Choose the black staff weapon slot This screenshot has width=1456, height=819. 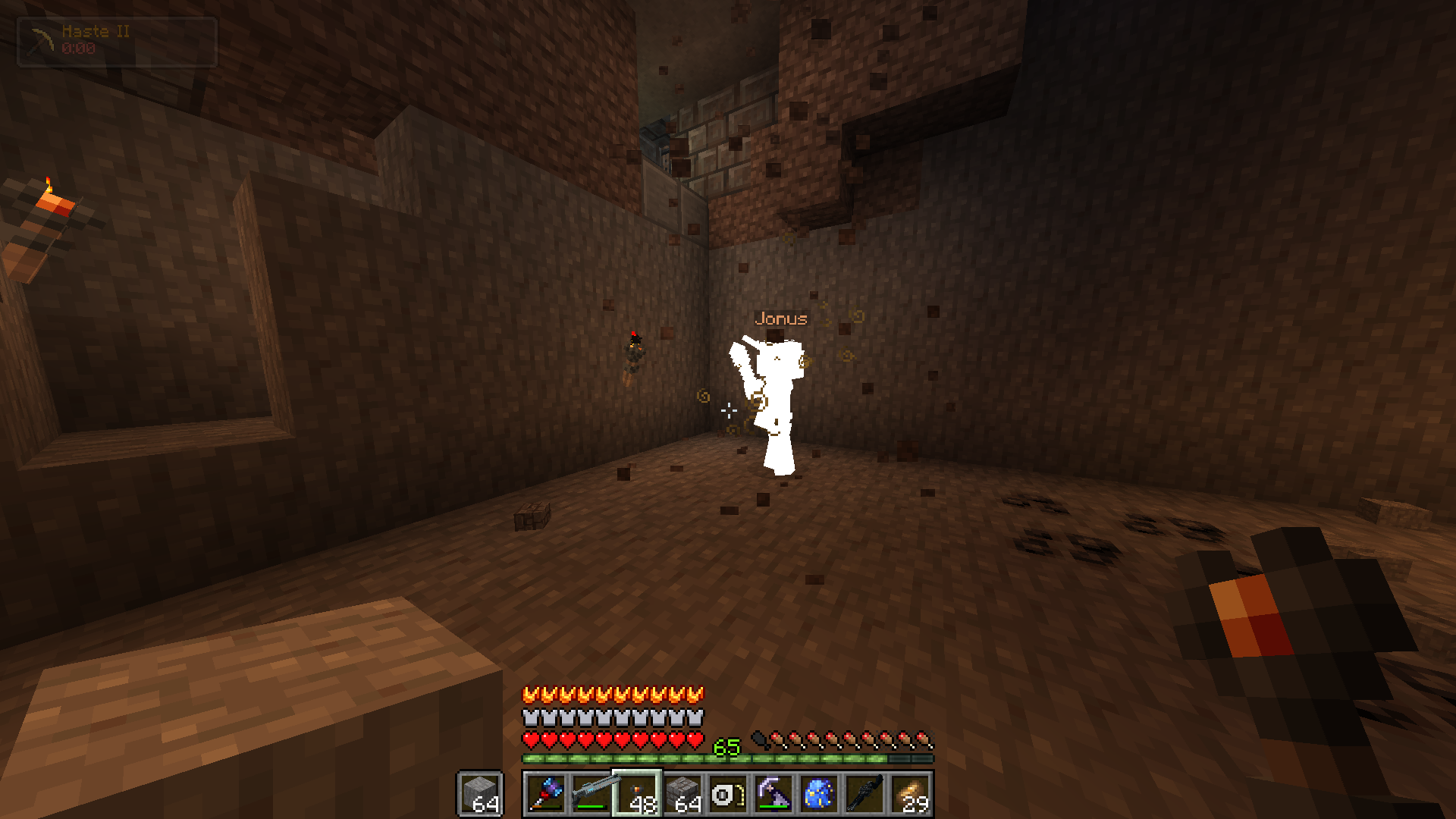coord(864,794)
